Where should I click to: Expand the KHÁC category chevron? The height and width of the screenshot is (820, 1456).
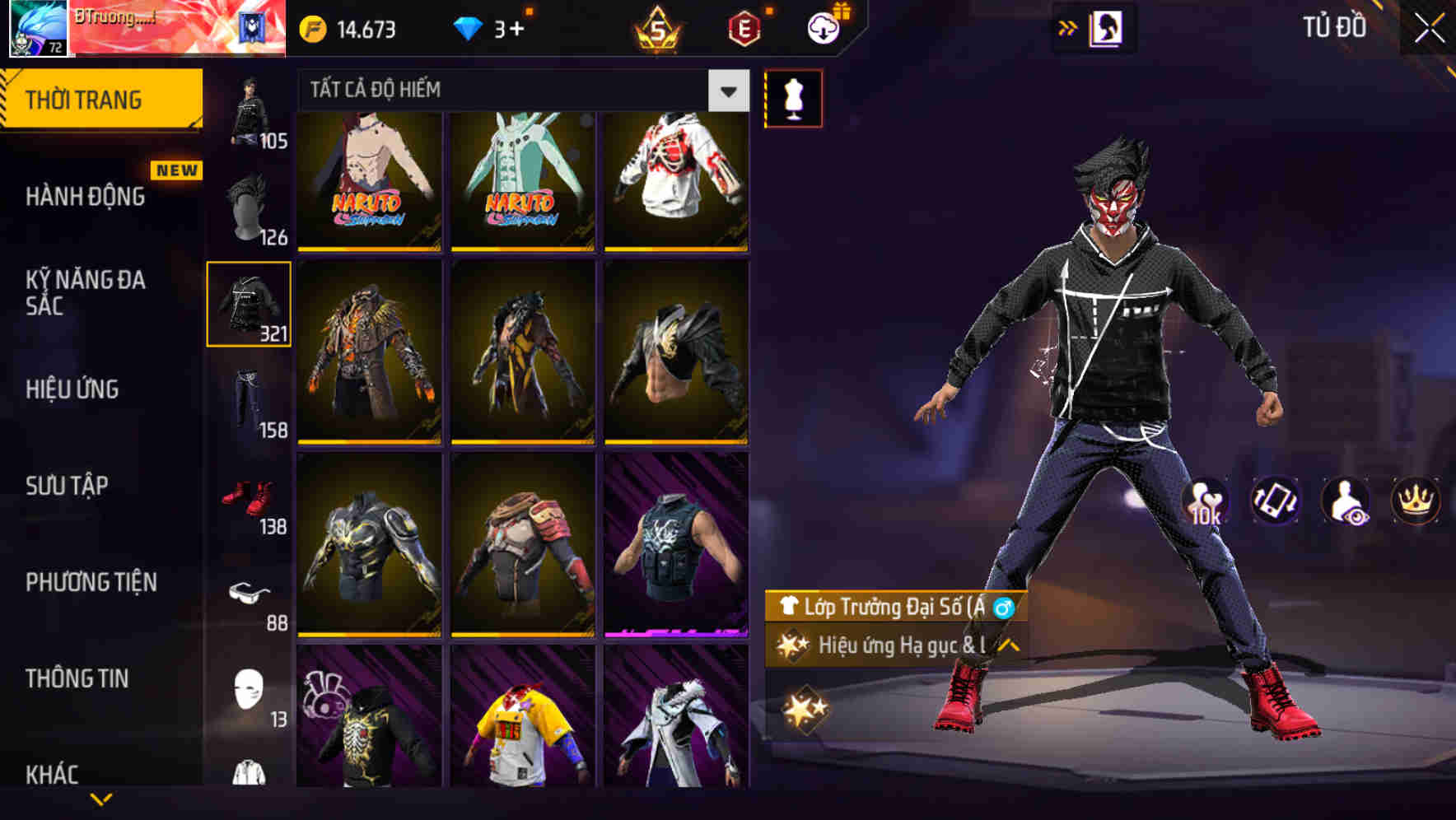click(x=101, y=798)
